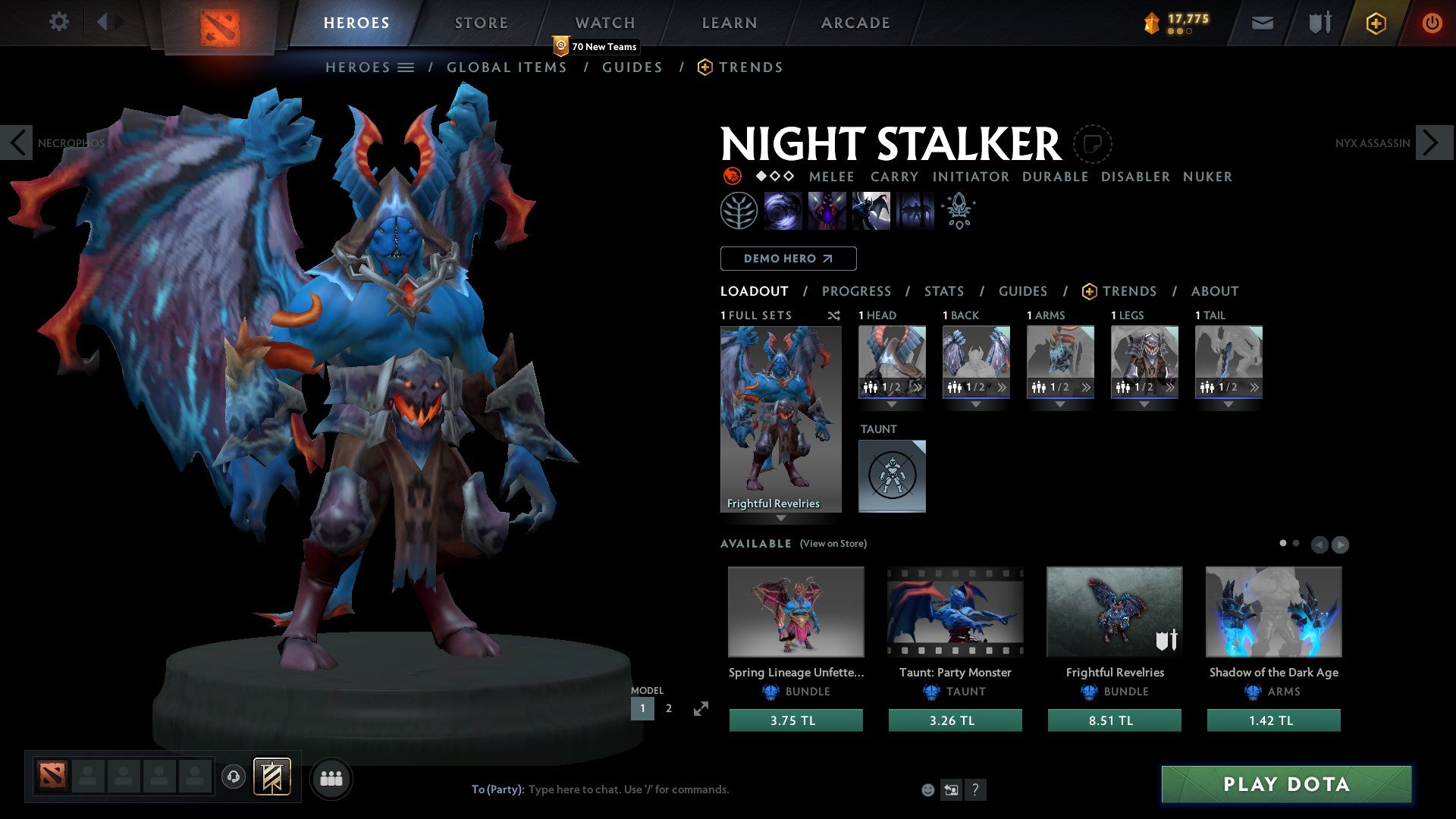Click the armory shield and sword icon
This screenshot has width=1456, height=819.
(x=1319, y=23)
